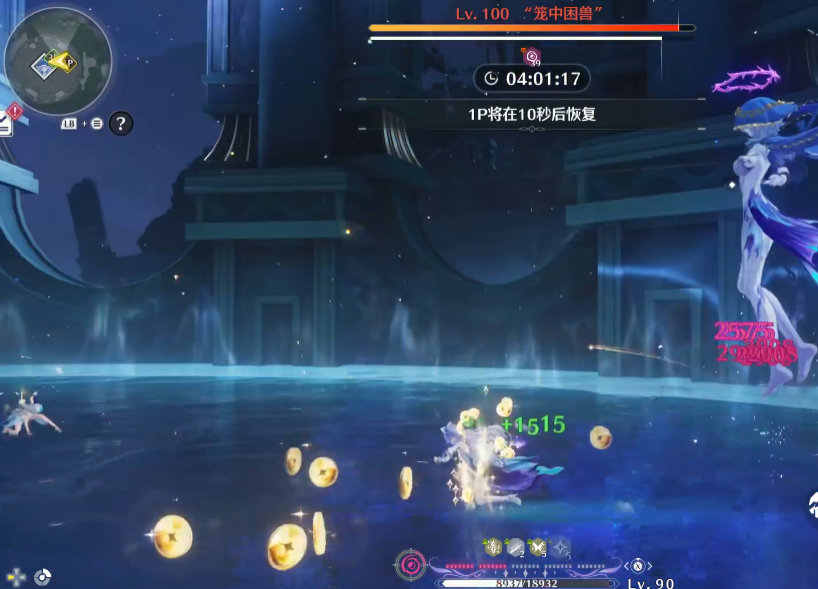Select the pink circular ability icon

point(410,565)
